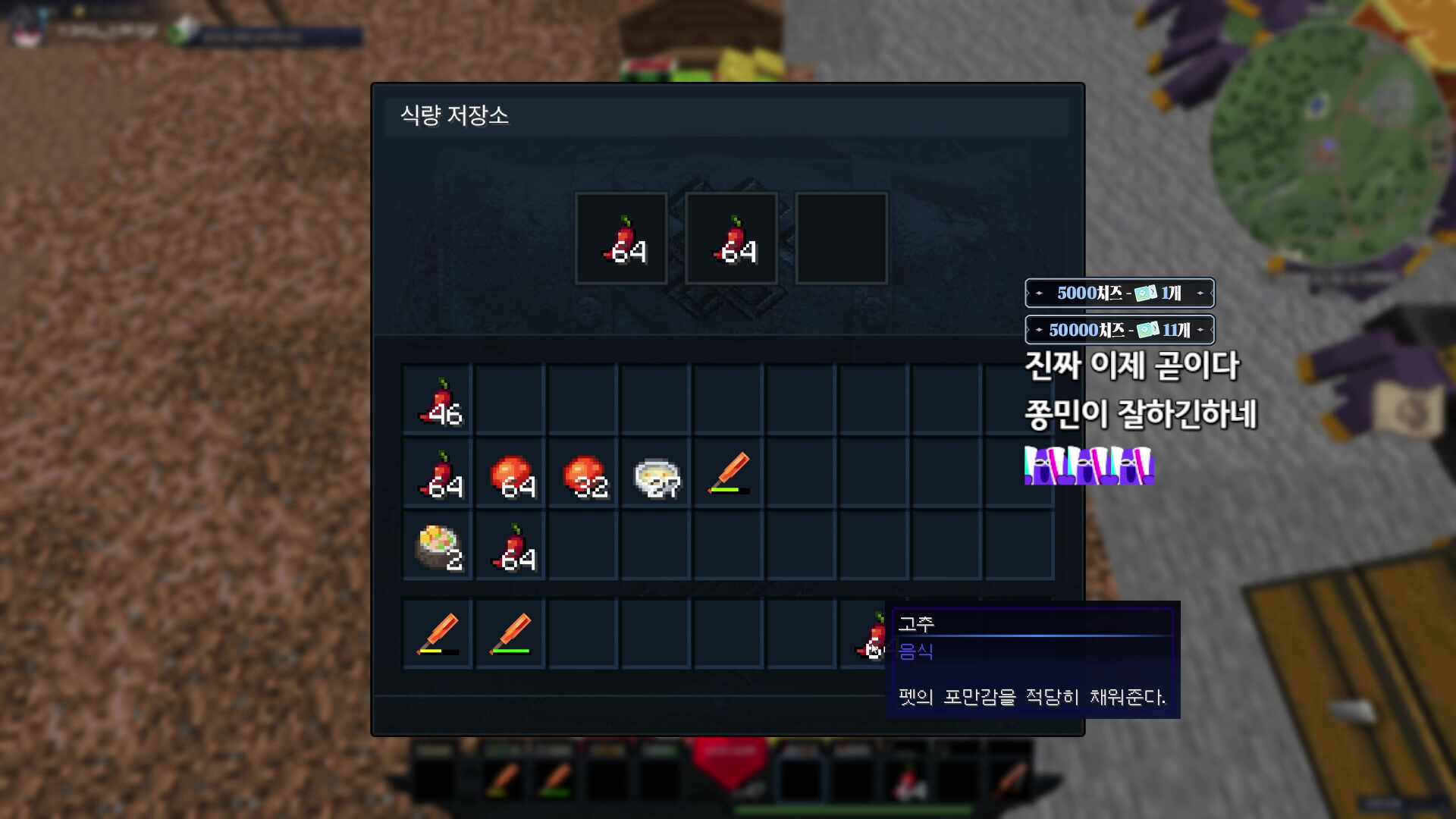Viewport: 1456px width, 819px height.
Task: Select the second pepper stack in the chest row
Action: tap(730, 237)
